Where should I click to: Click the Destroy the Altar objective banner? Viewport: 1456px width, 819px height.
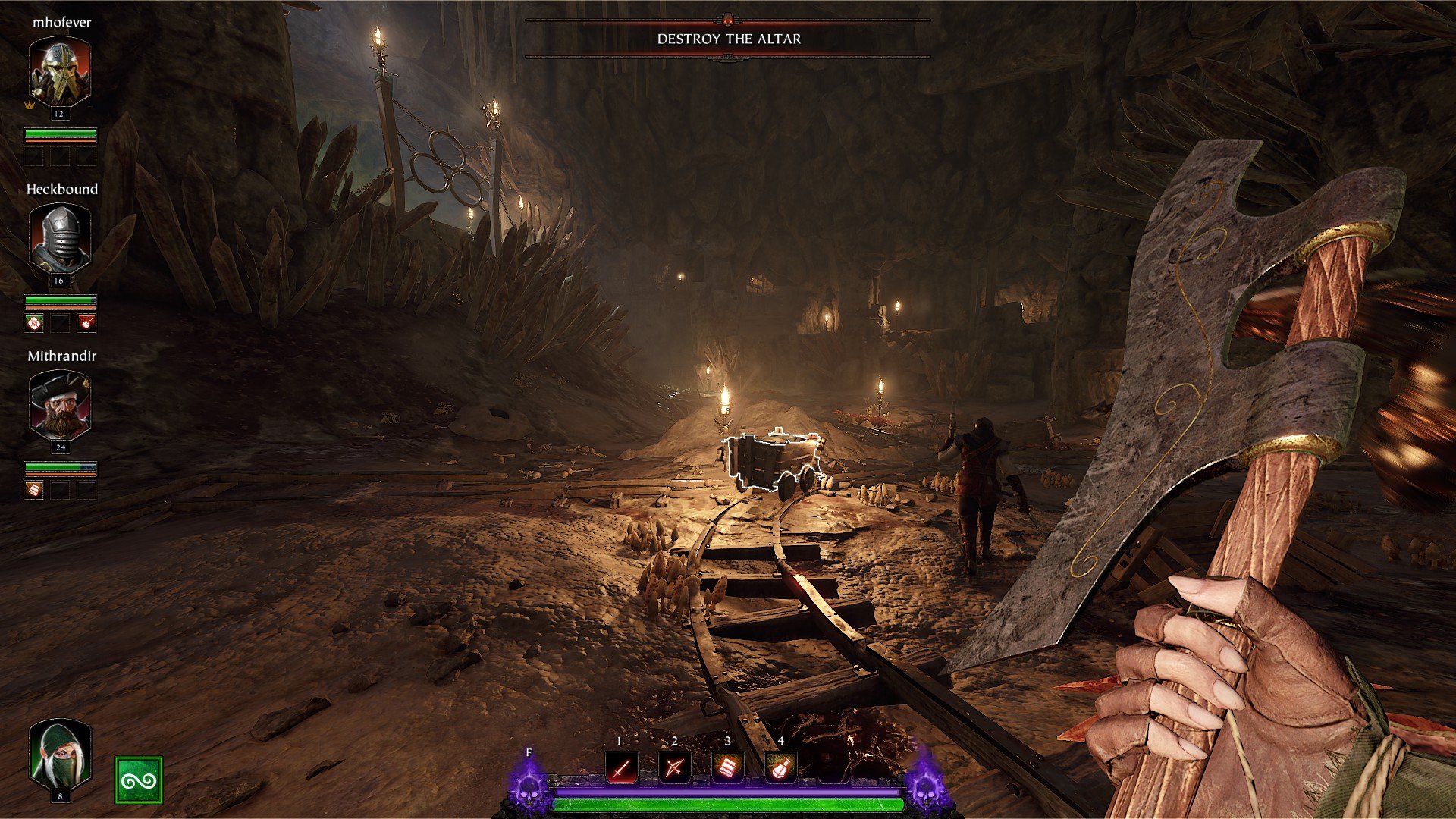pos(728,39)
